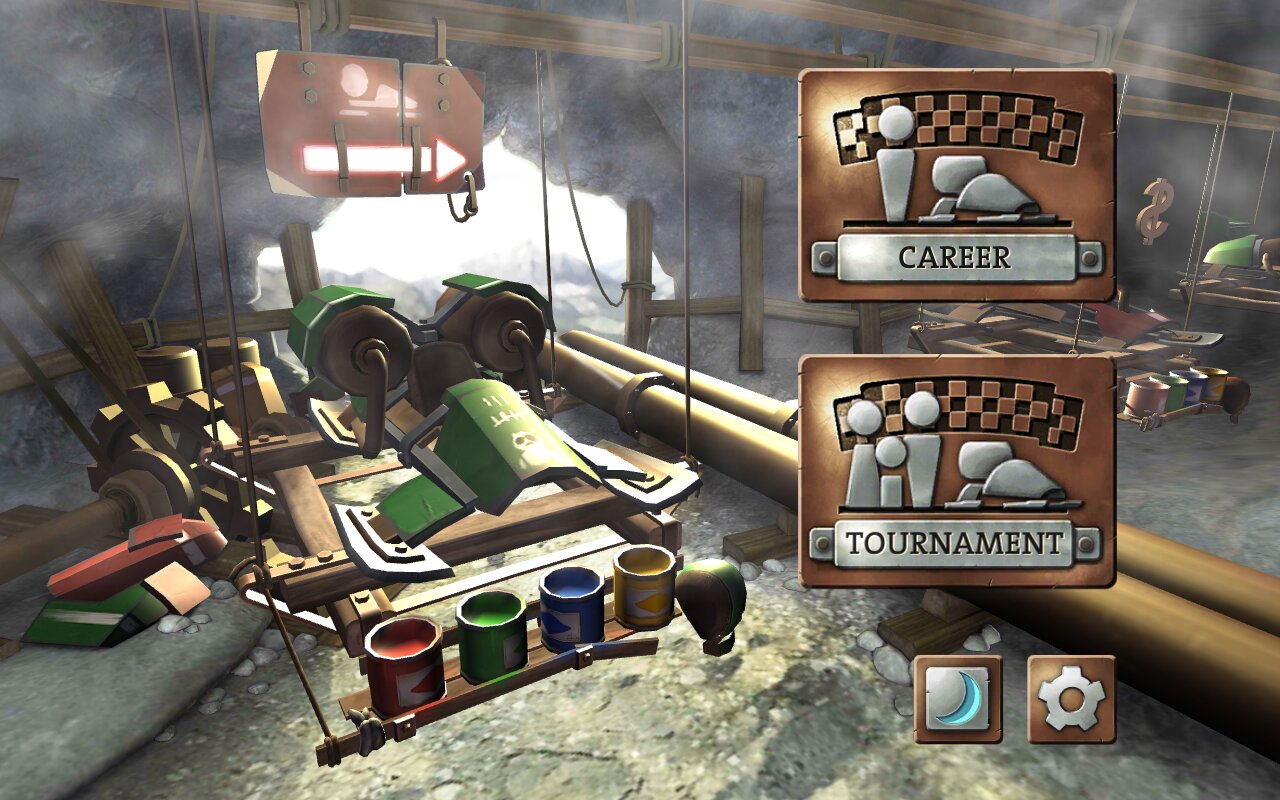Open settings with the gear button

click(1071, 699)
